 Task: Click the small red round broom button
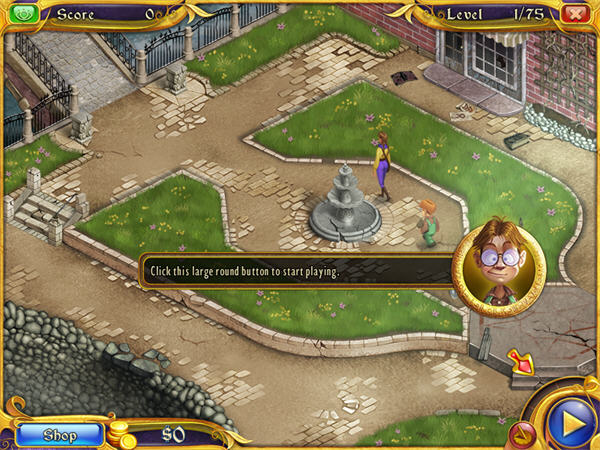pyautogui.click(x=520, y=434)
